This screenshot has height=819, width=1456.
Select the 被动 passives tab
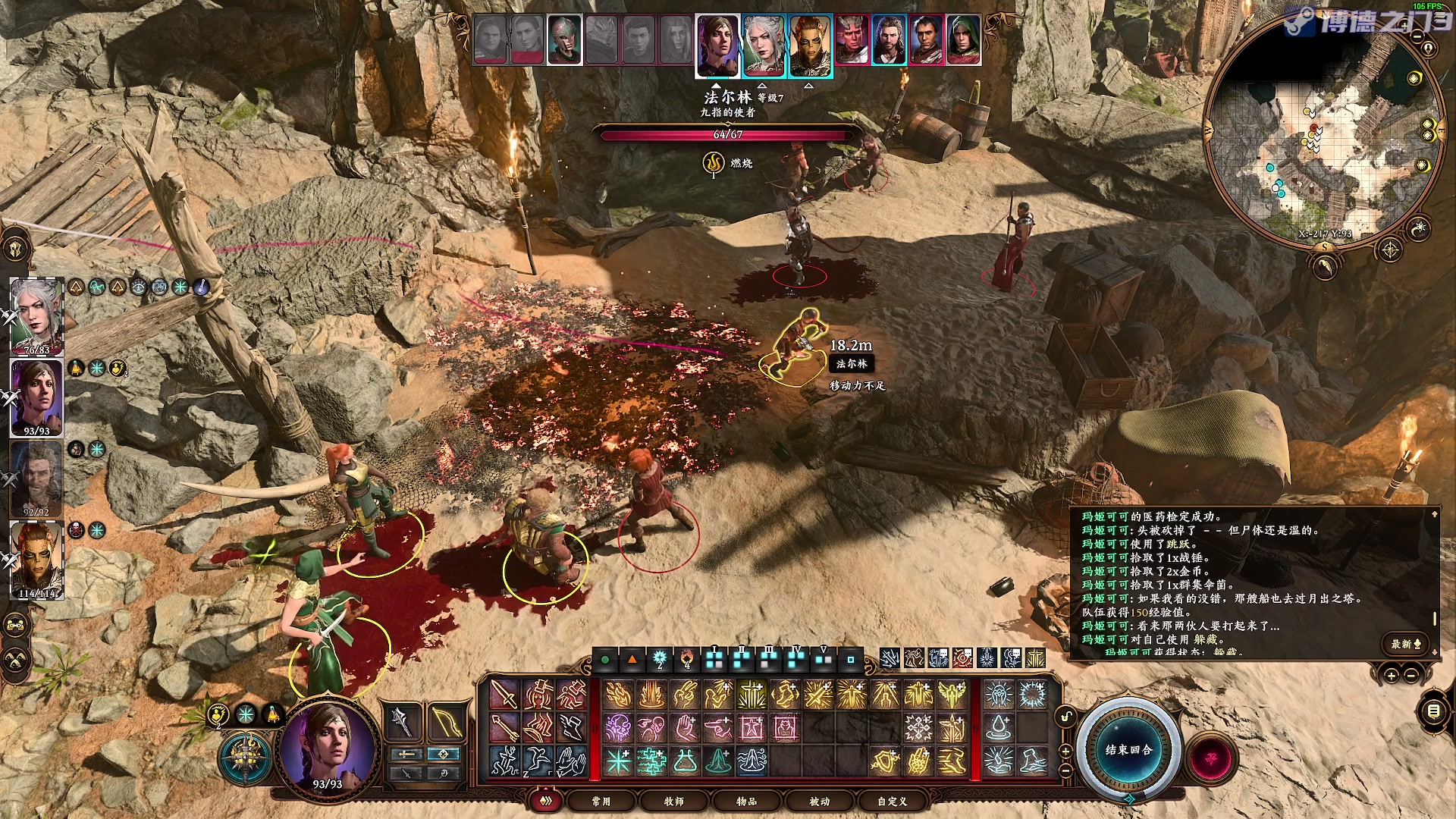click(x=819, y=801)
